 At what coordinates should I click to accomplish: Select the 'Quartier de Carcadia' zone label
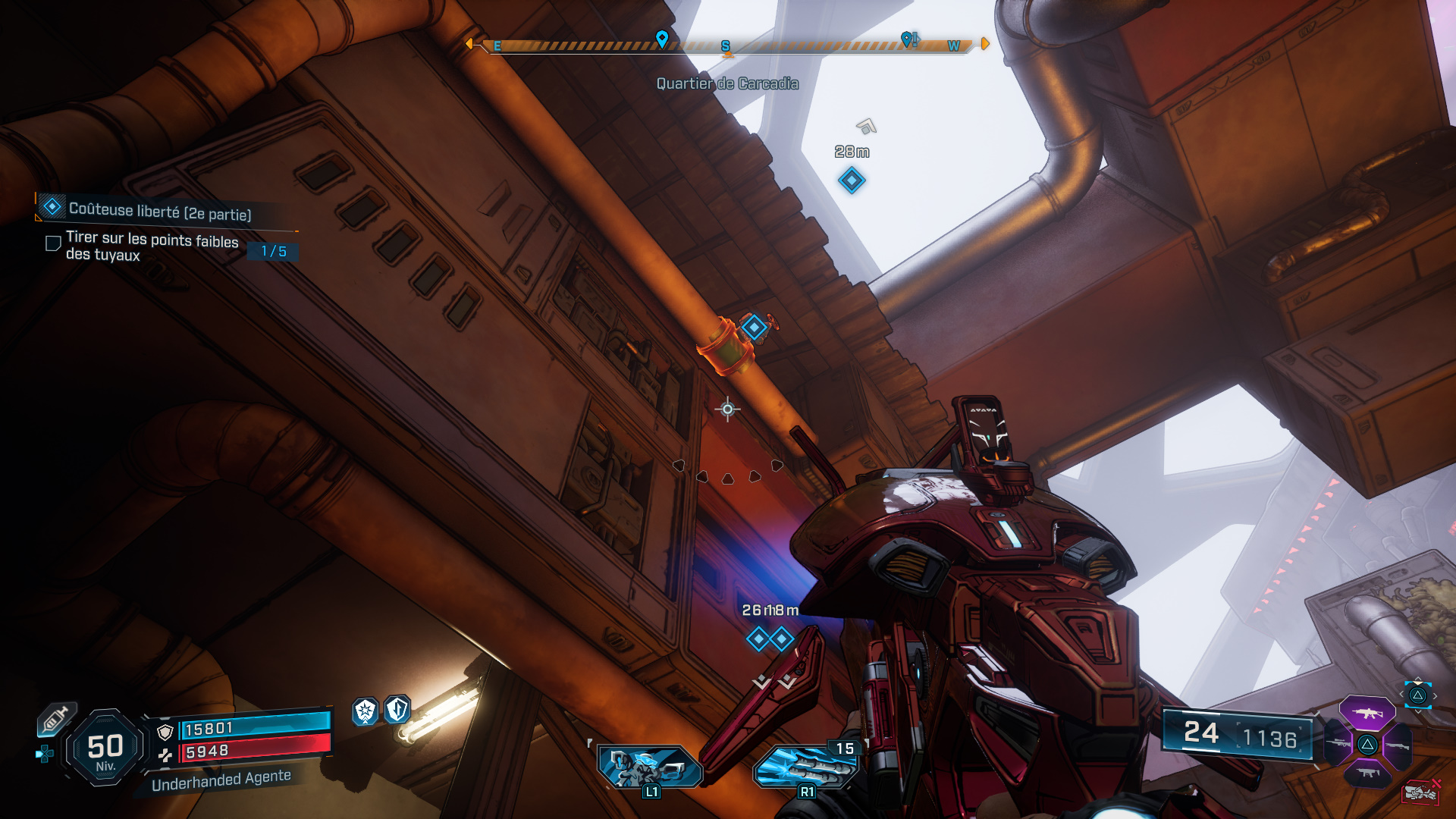[x=726, y=84]
